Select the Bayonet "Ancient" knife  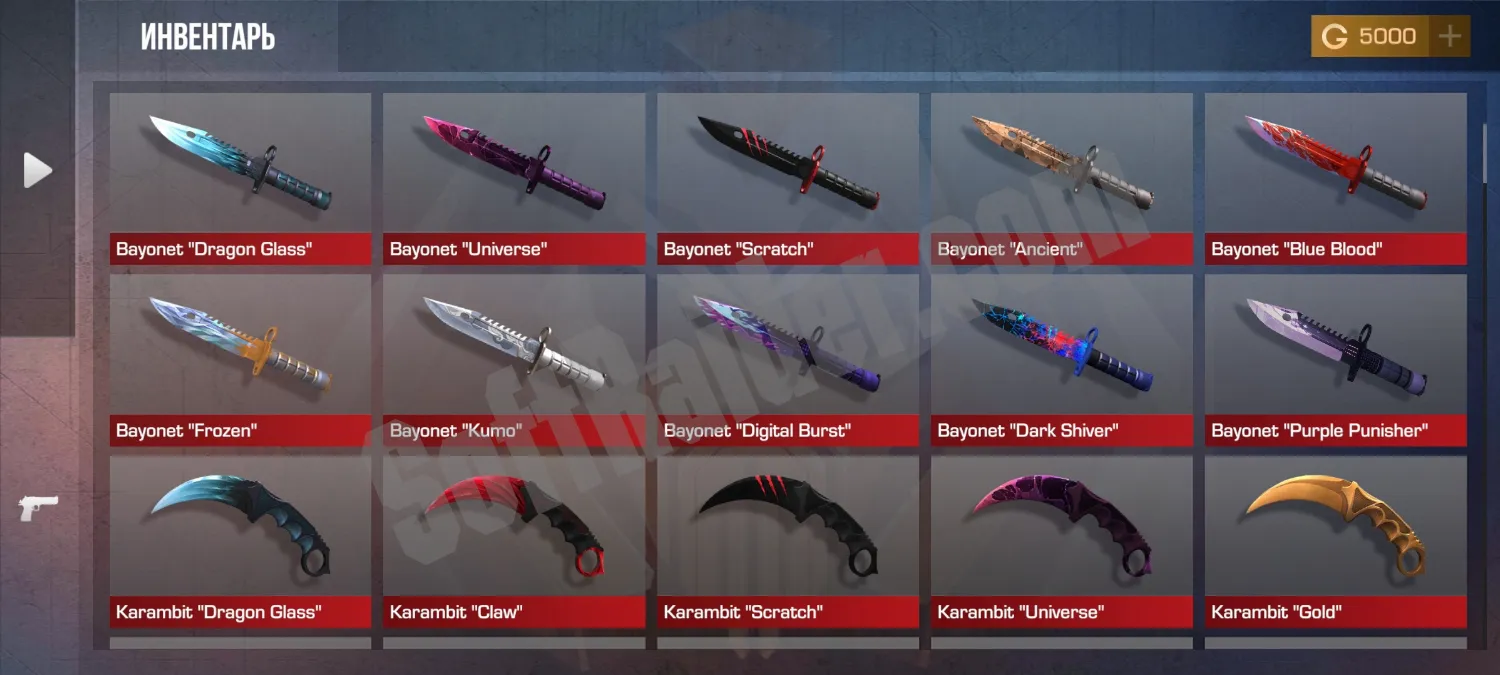click(1062, 178)
